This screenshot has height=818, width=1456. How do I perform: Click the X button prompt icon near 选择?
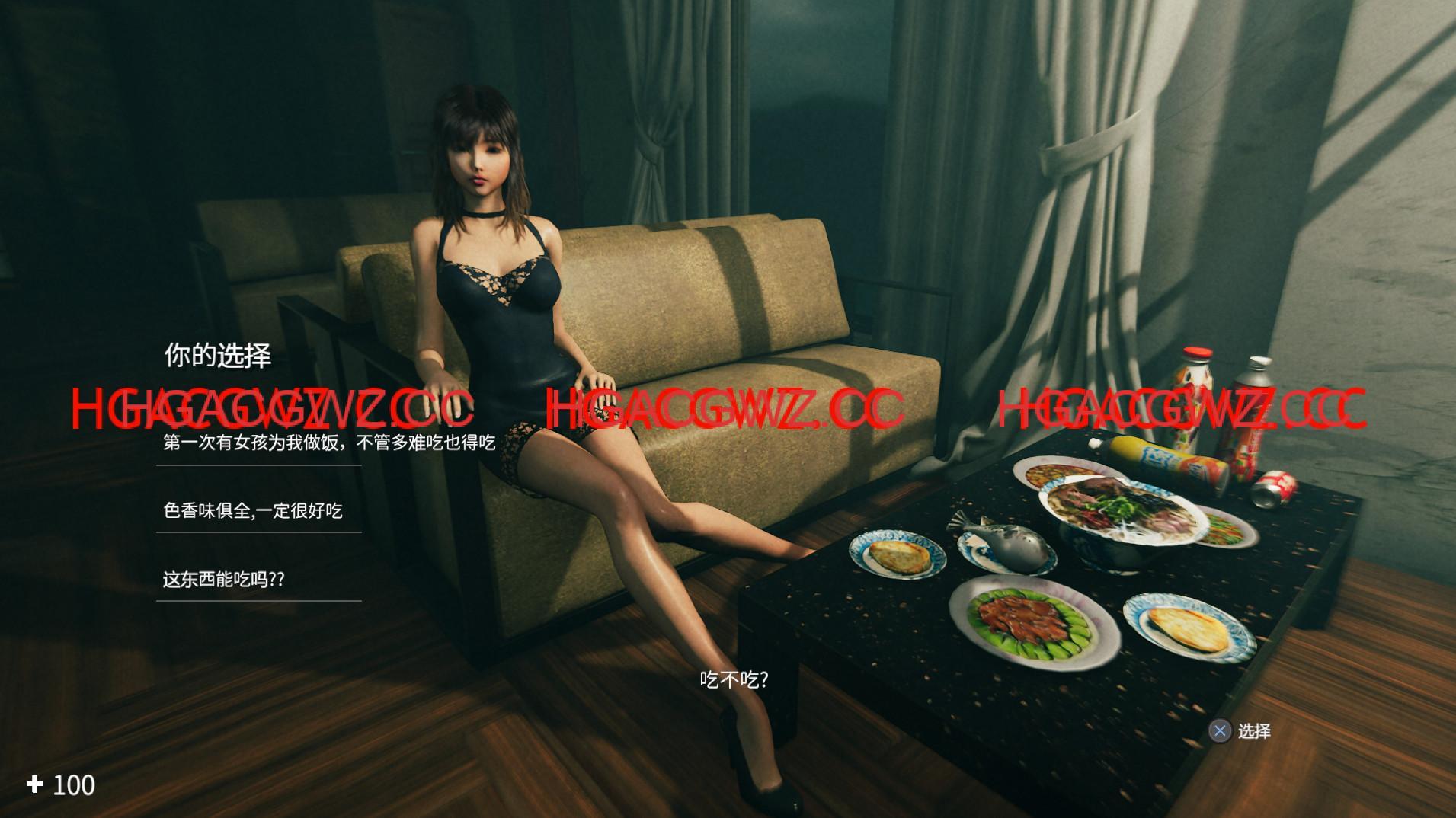tap(1221, 730)
